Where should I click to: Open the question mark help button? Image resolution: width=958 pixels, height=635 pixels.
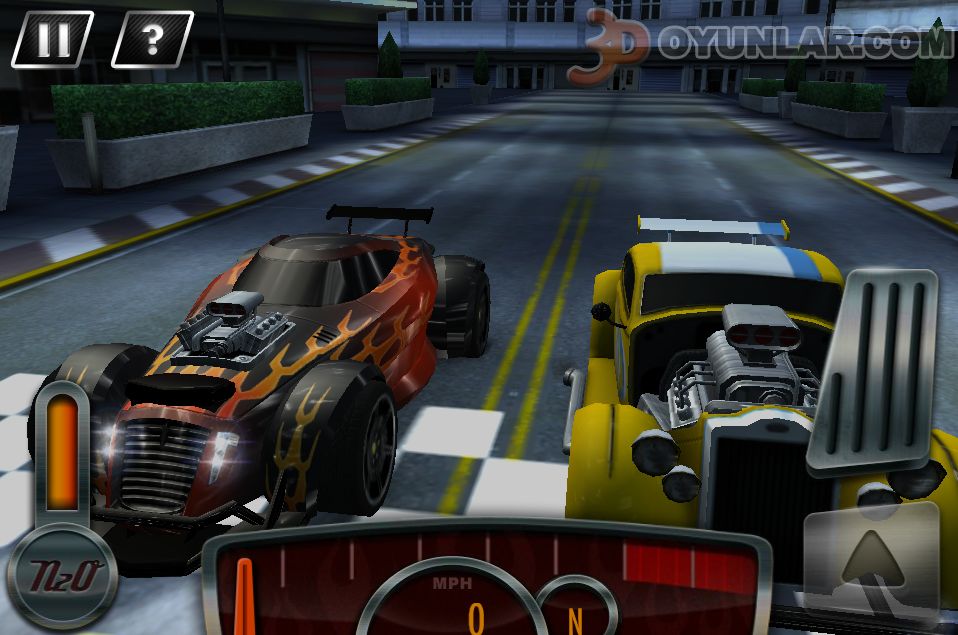coord(152,39)
